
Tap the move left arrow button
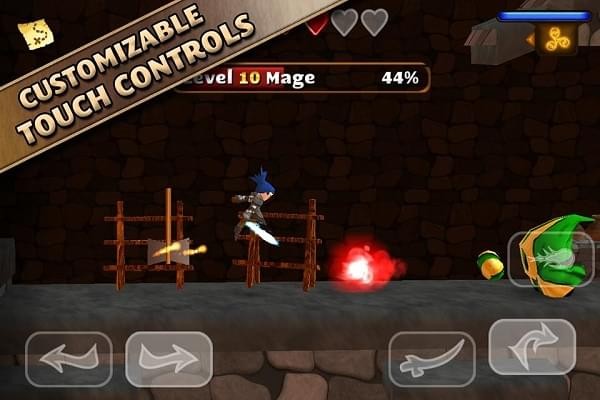(68, 359)
